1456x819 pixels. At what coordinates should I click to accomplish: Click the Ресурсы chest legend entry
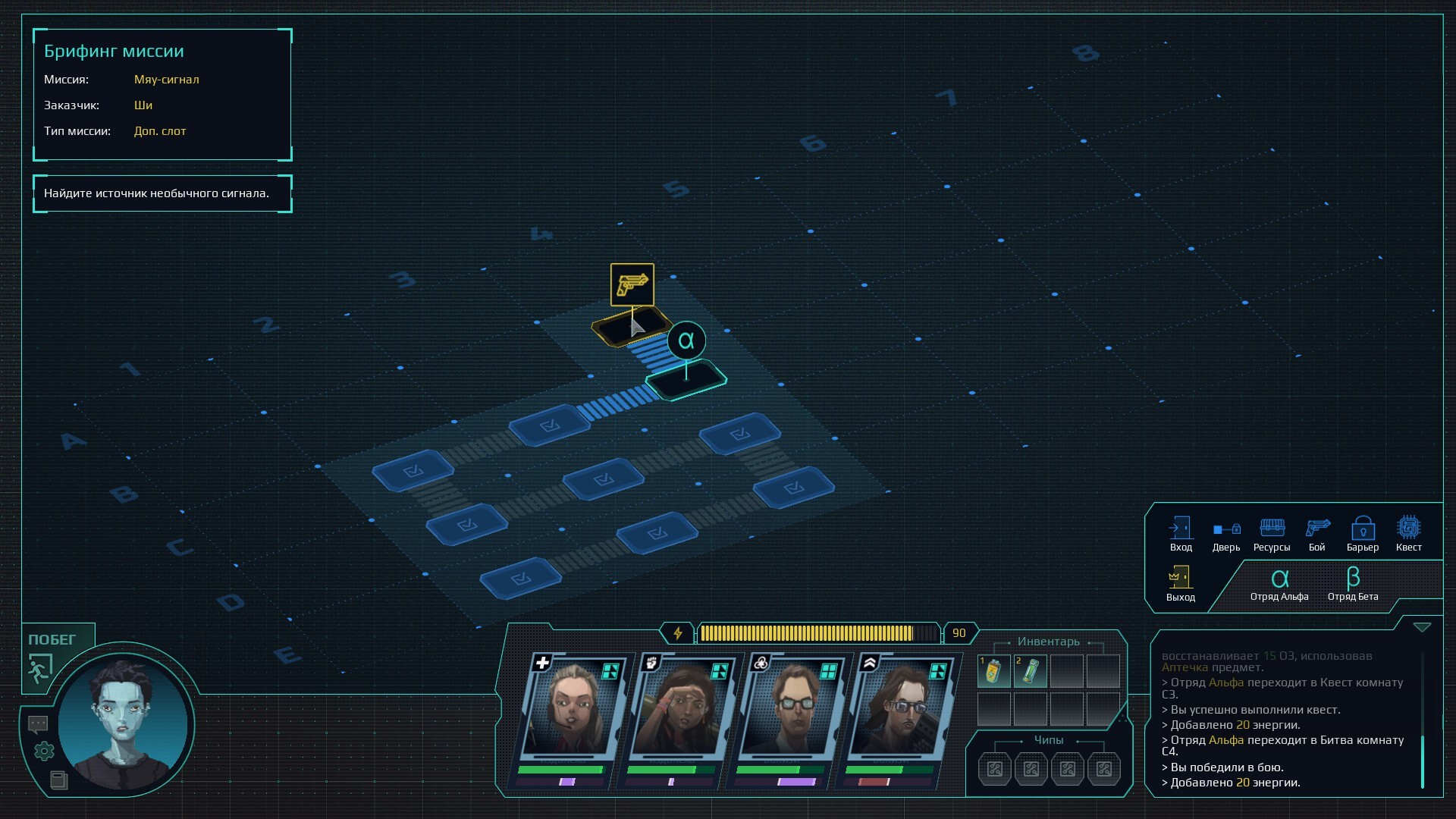tap(1272, 534)
